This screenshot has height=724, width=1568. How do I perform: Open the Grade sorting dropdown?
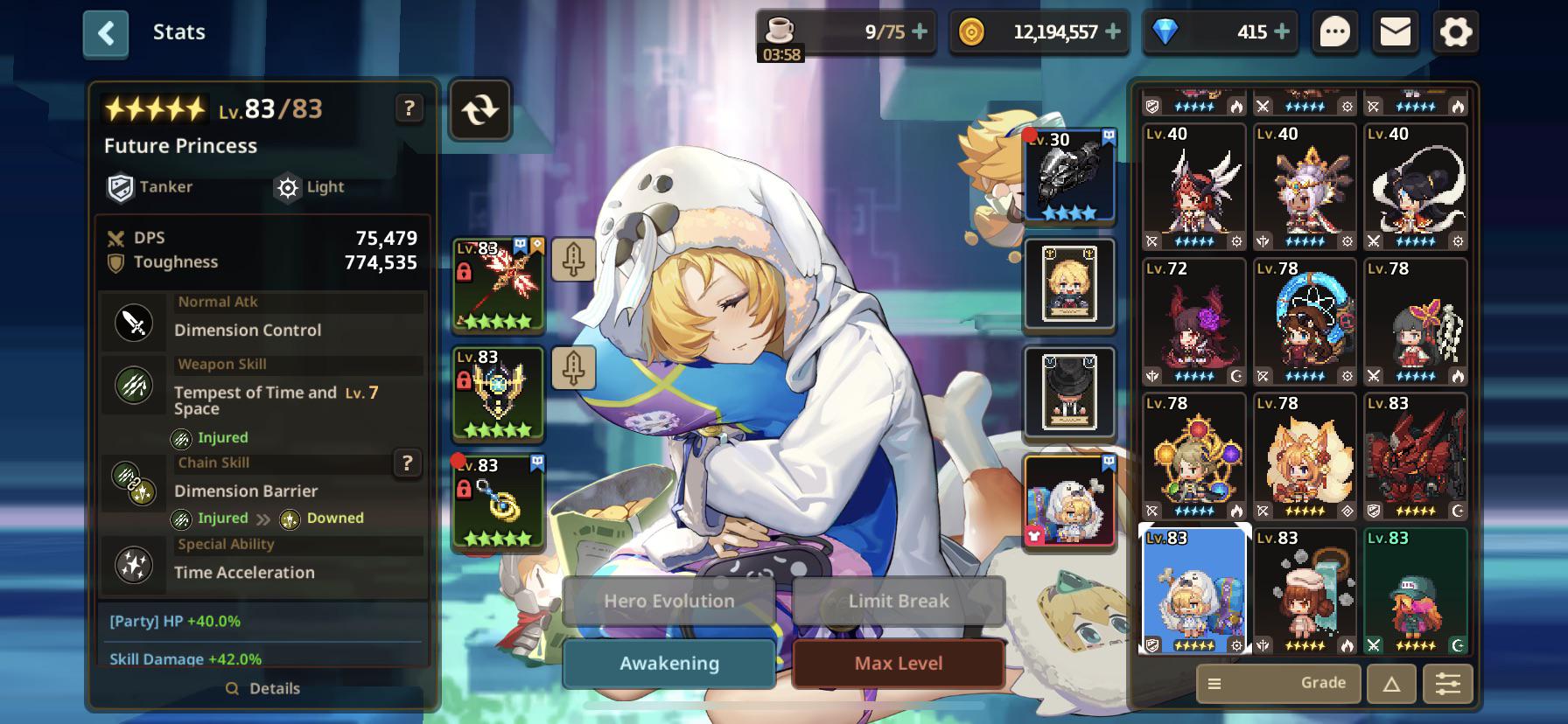click(x=1277, y=683)
